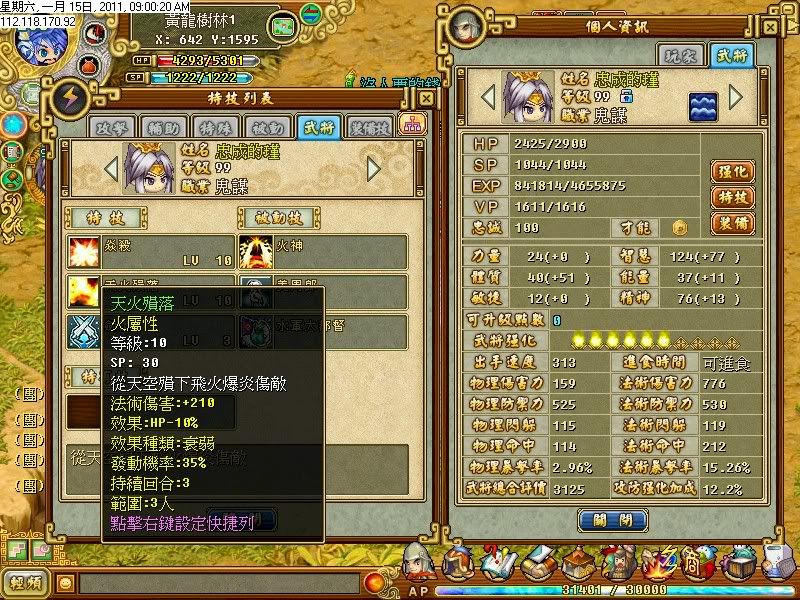Select the 焱殺 skill icon
The image size is (800, 600).
coord(85,251)
